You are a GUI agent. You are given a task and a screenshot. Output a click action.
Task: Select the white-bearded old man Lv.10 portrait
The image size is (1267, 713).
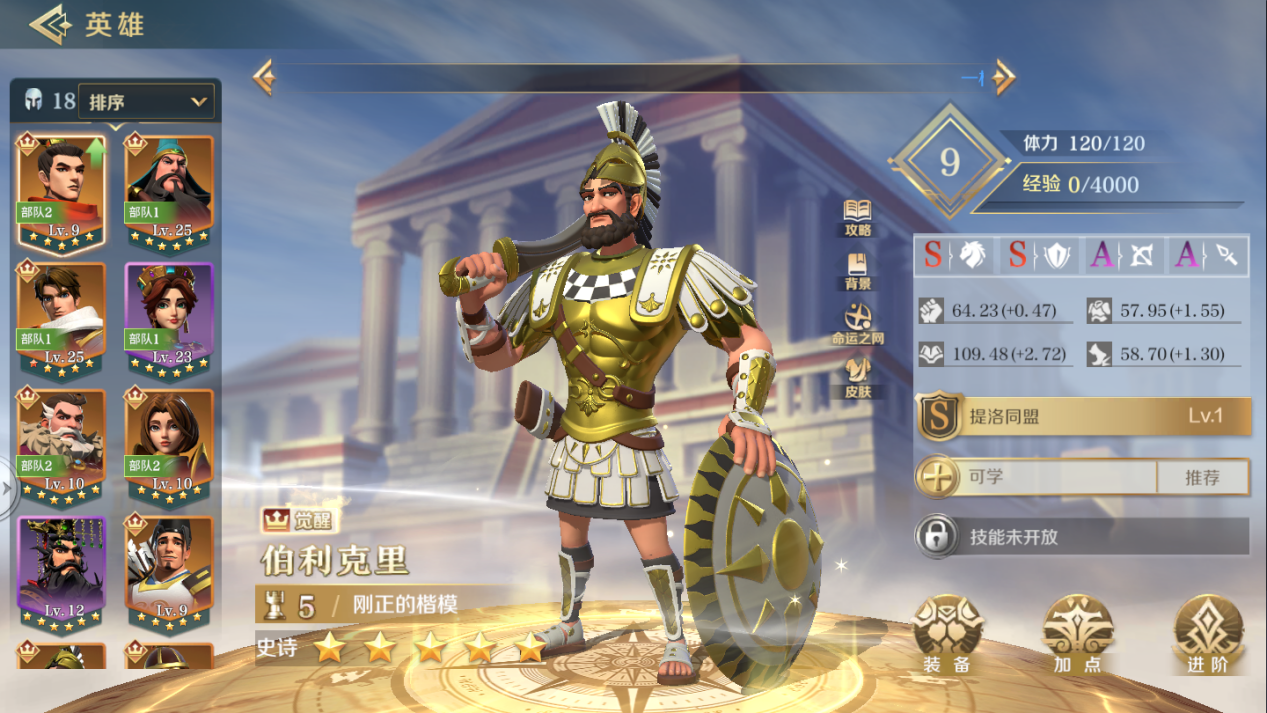61,444
